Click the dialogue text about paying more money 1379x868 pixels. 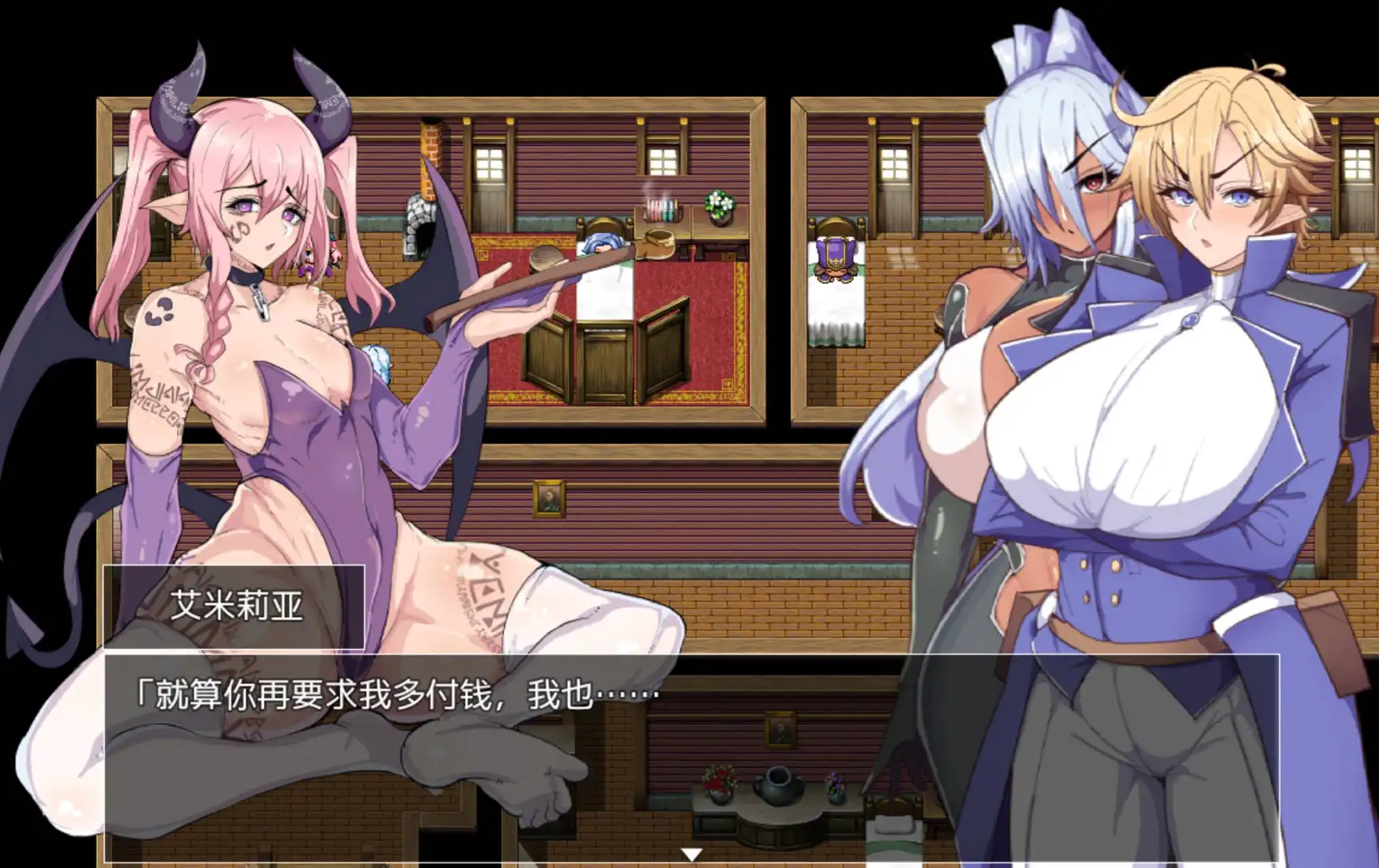point(395,691)
